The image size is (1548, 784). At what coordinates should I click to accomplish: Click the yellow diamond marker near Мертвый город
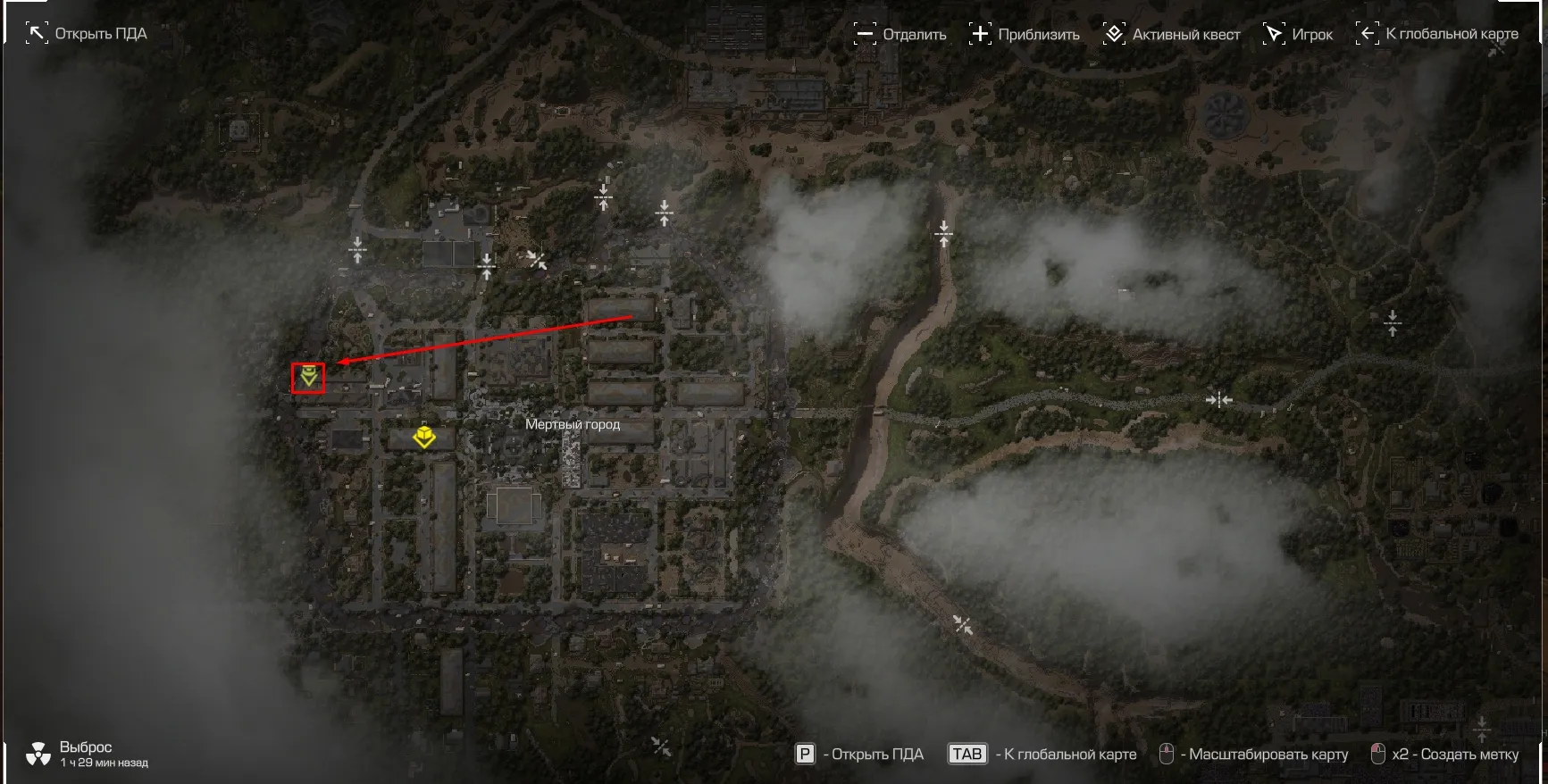point(423,437)
